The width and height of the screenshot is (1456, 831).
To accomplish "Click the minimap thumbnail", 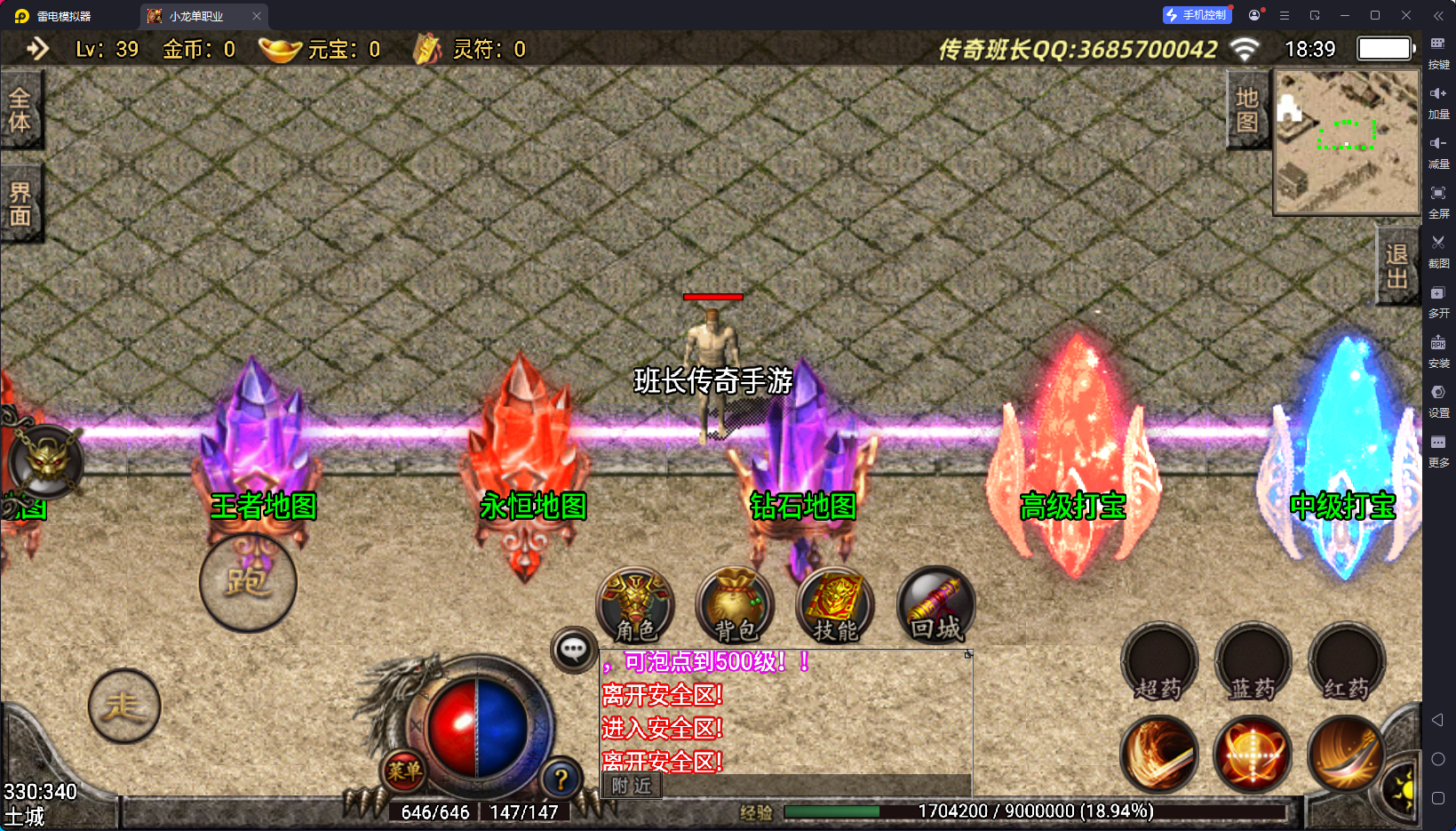I will pos(1347,142).
